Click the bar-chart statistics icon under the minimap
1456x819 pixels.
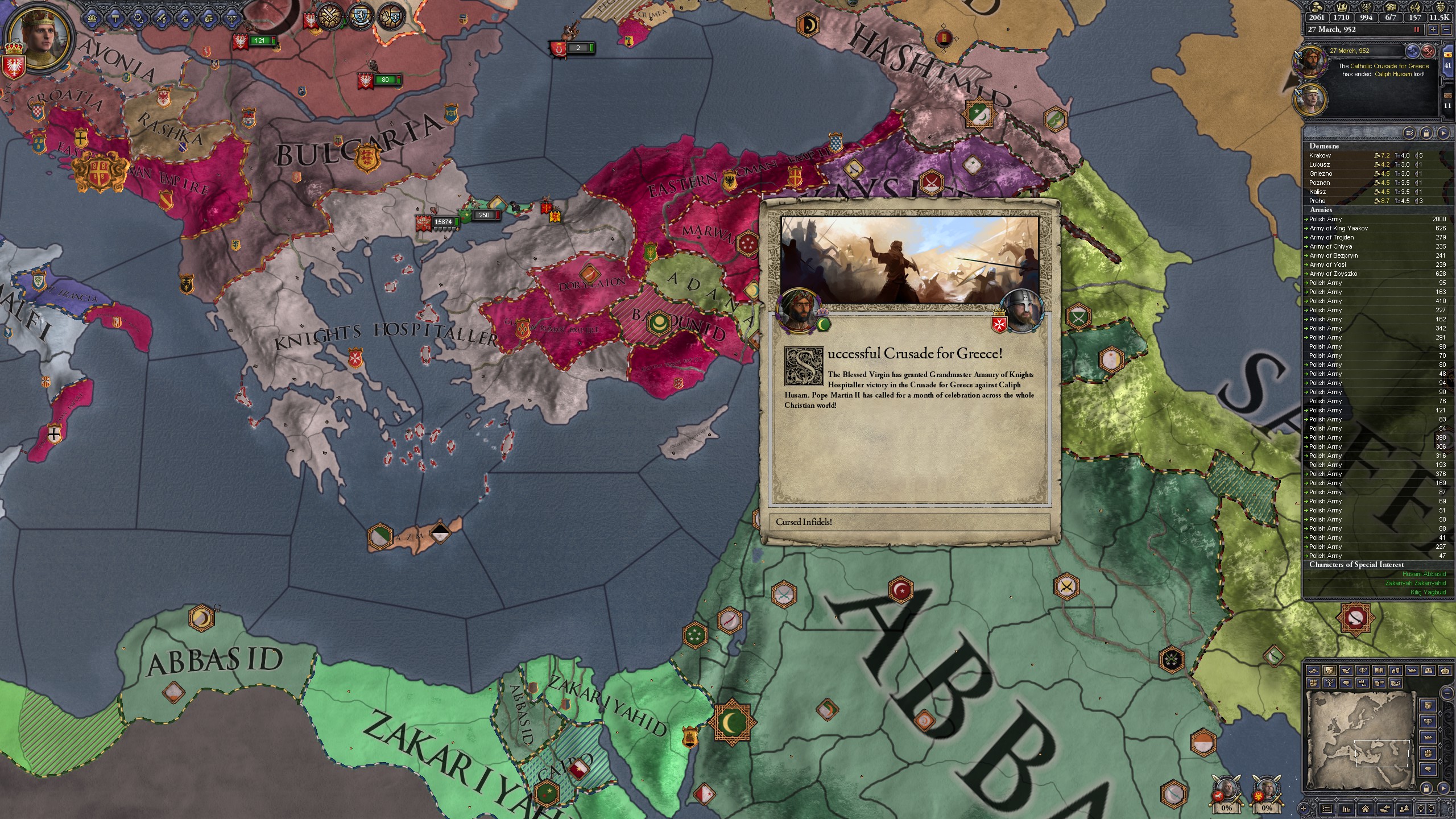pos(1347,809)
